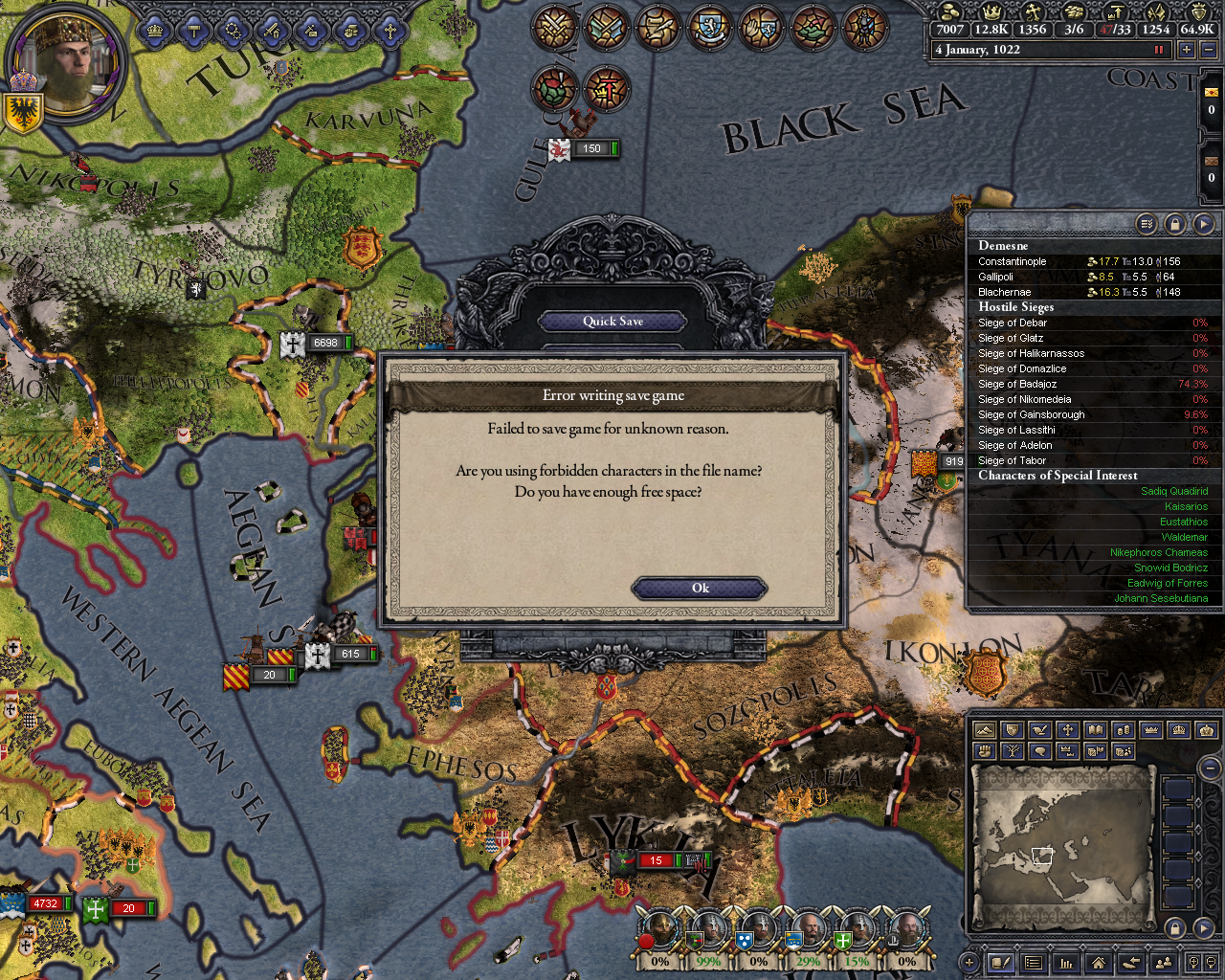Select Constantinople in the Demesne list
1225x980 pixels.
tap(1013, 261)
